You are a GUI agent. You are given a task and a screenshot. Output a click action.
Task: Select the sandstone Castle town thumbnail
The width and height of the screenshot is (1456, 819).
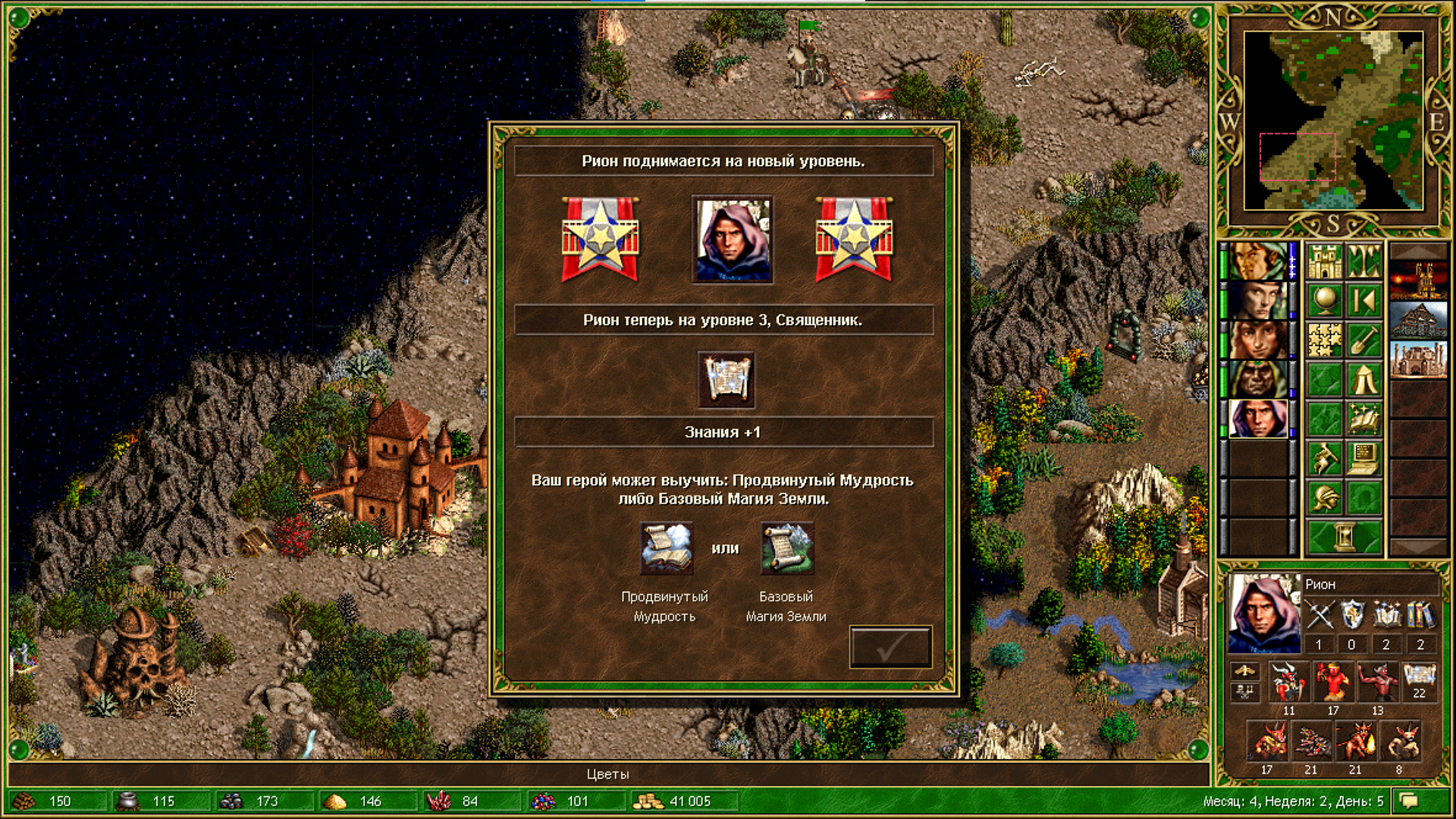[x=1418, y=359]
